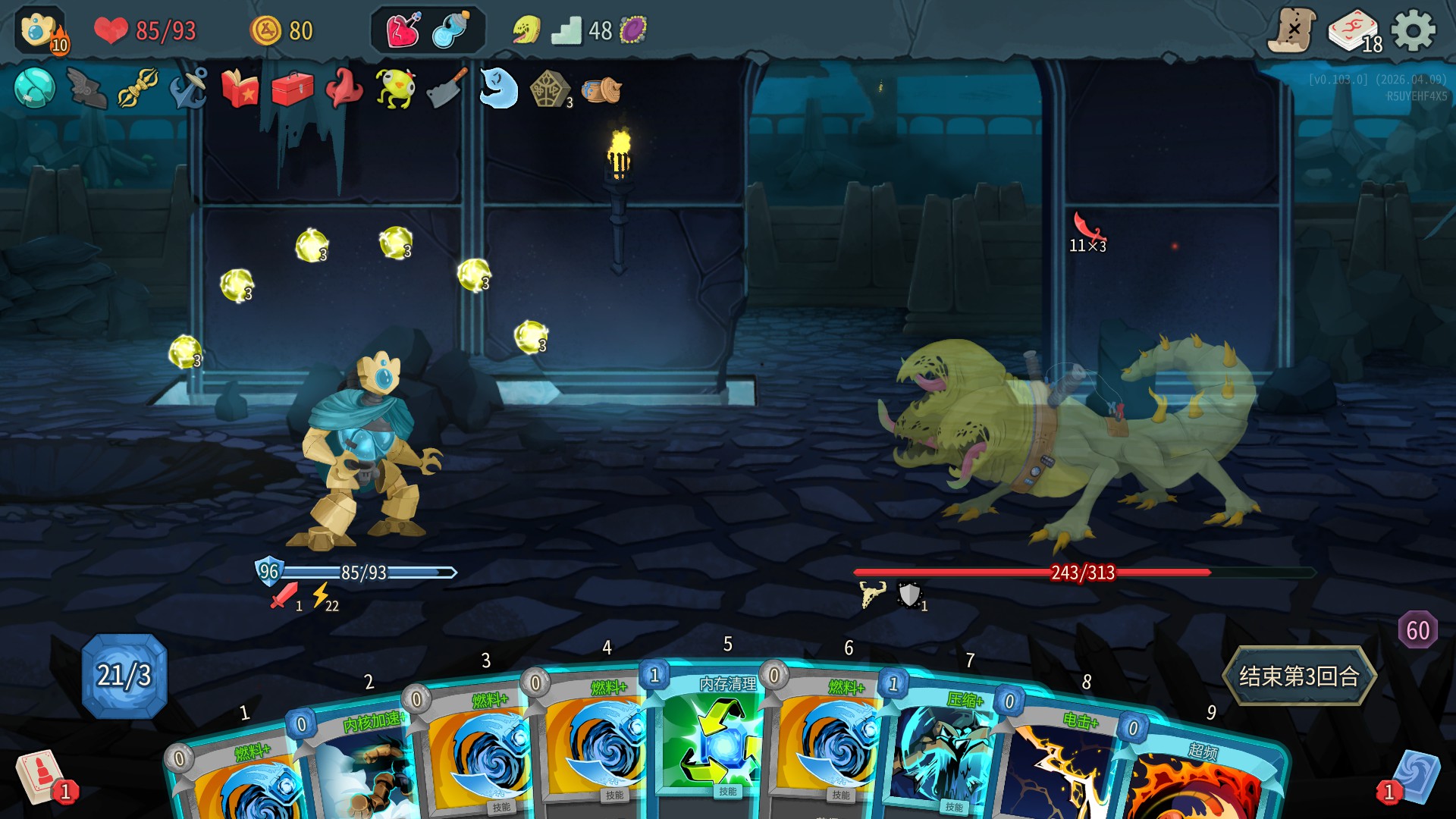Pick the 超频 card in hand
This screenshot has width=1456, height=819.
(x=1198, y=781)
